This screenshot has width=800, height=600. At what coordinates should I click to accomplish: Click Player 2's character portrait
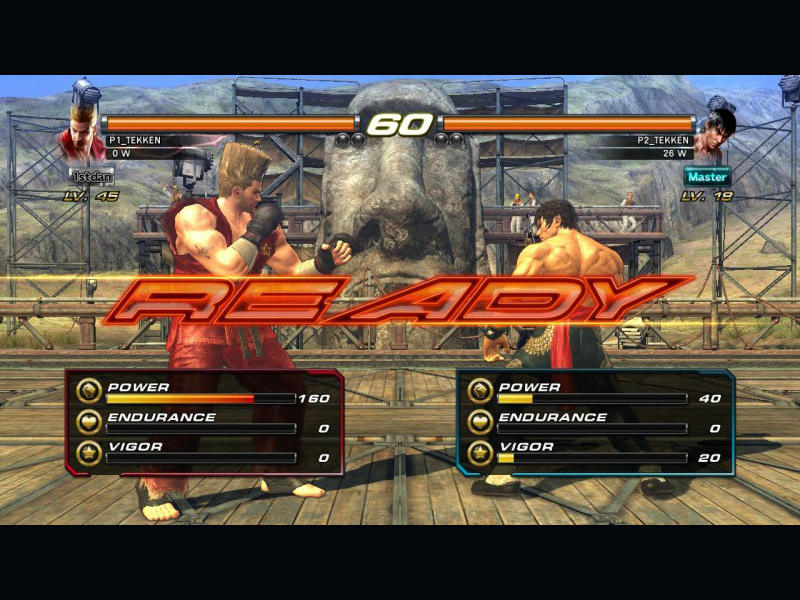pos(716,137)
